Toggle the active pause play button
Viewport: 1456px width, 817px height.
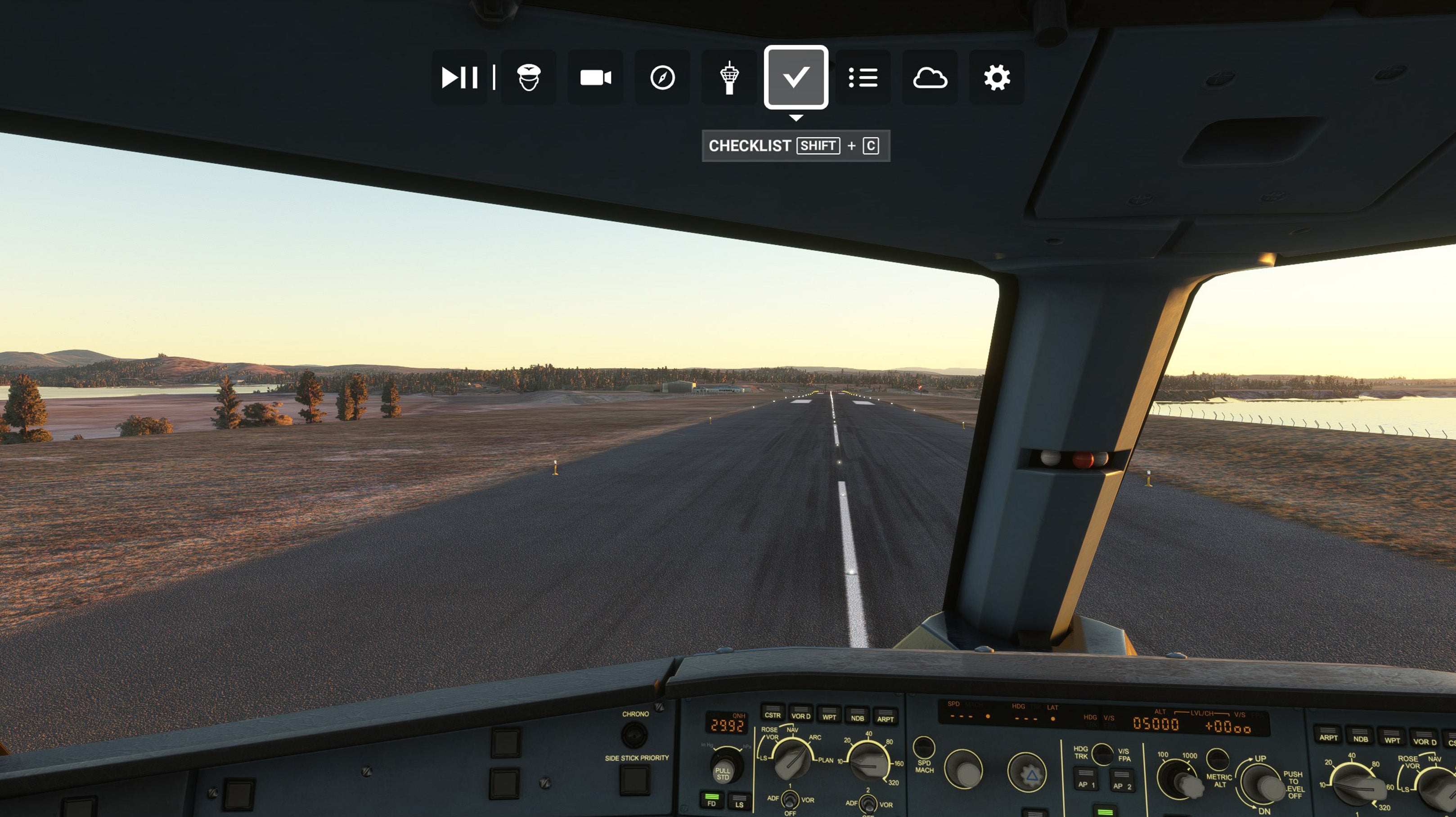[459, 77]
